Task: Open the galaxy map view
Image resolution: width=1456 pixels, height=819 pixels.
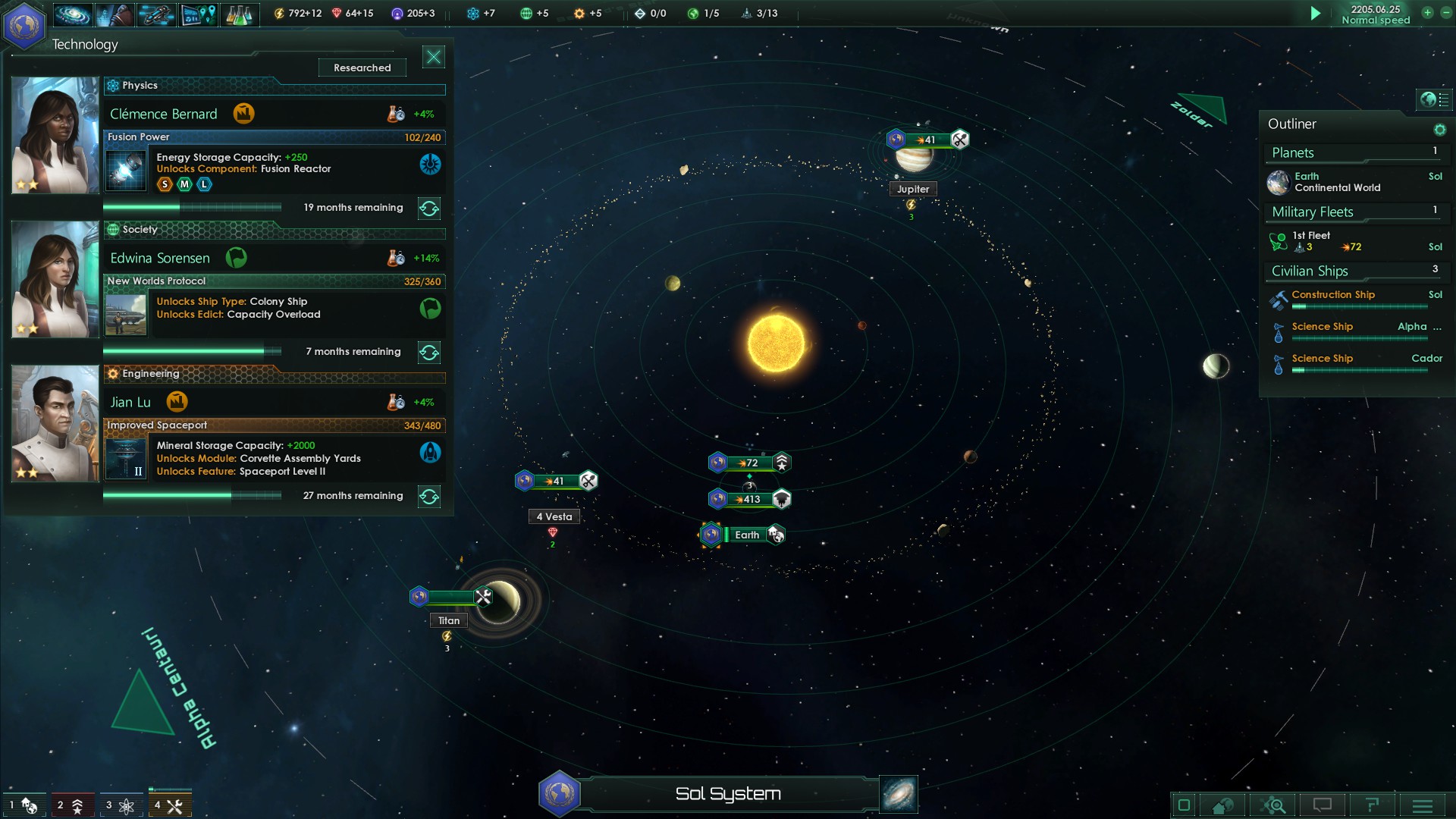Action: click(899, 794)
